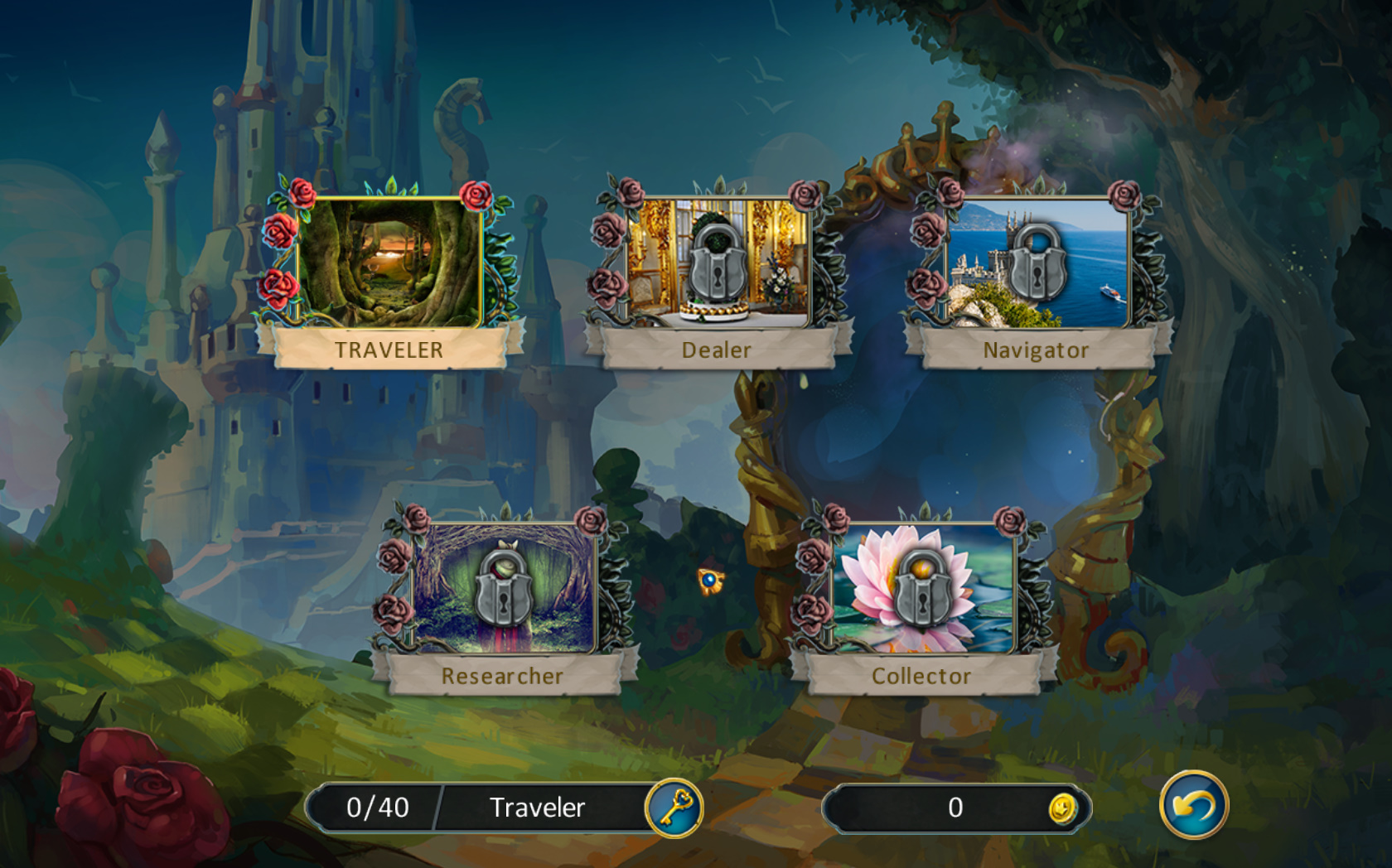
Task: Go back with the return arrow button
Action: pyautogui.click(x=1193, y=805)
